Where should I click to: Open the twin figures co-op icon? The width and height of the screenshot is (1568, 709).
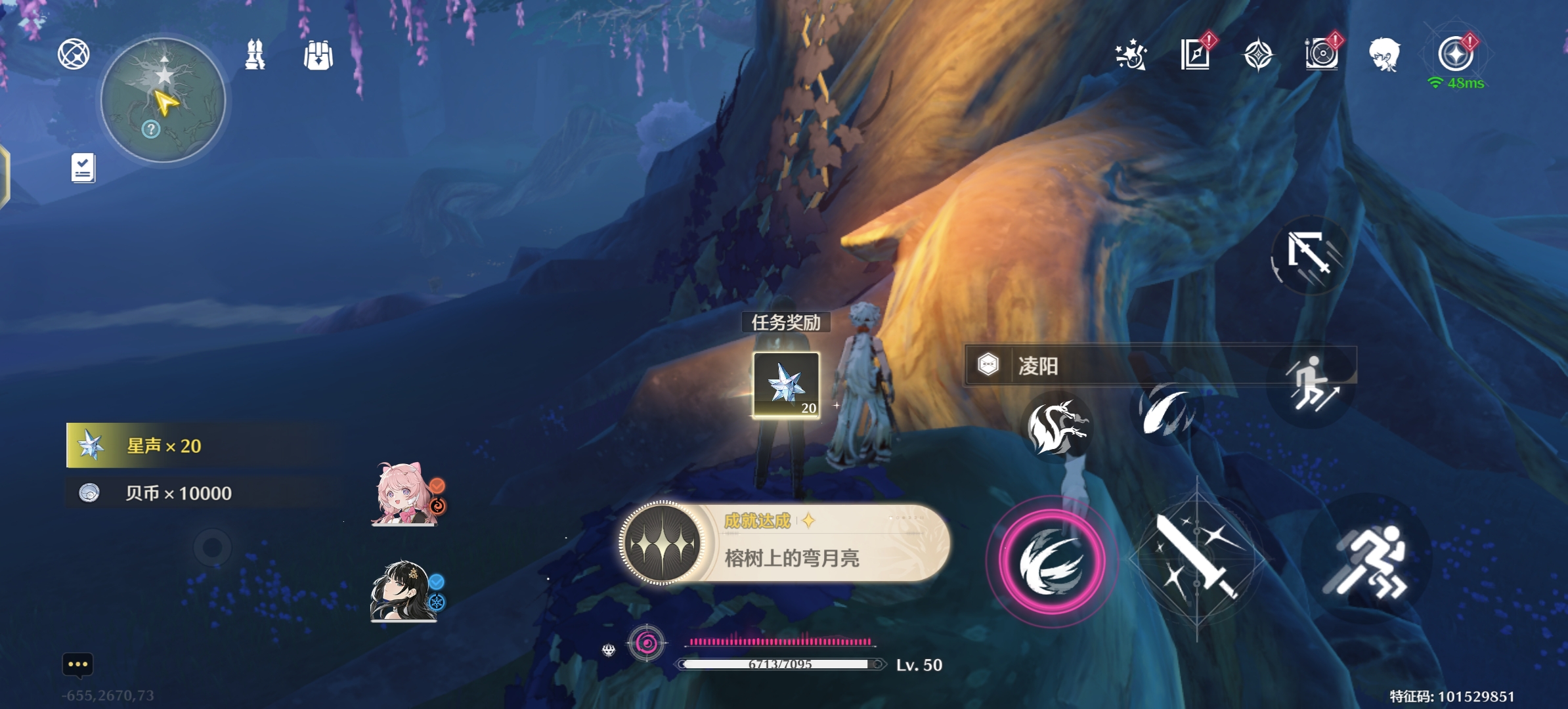[255, 54]
